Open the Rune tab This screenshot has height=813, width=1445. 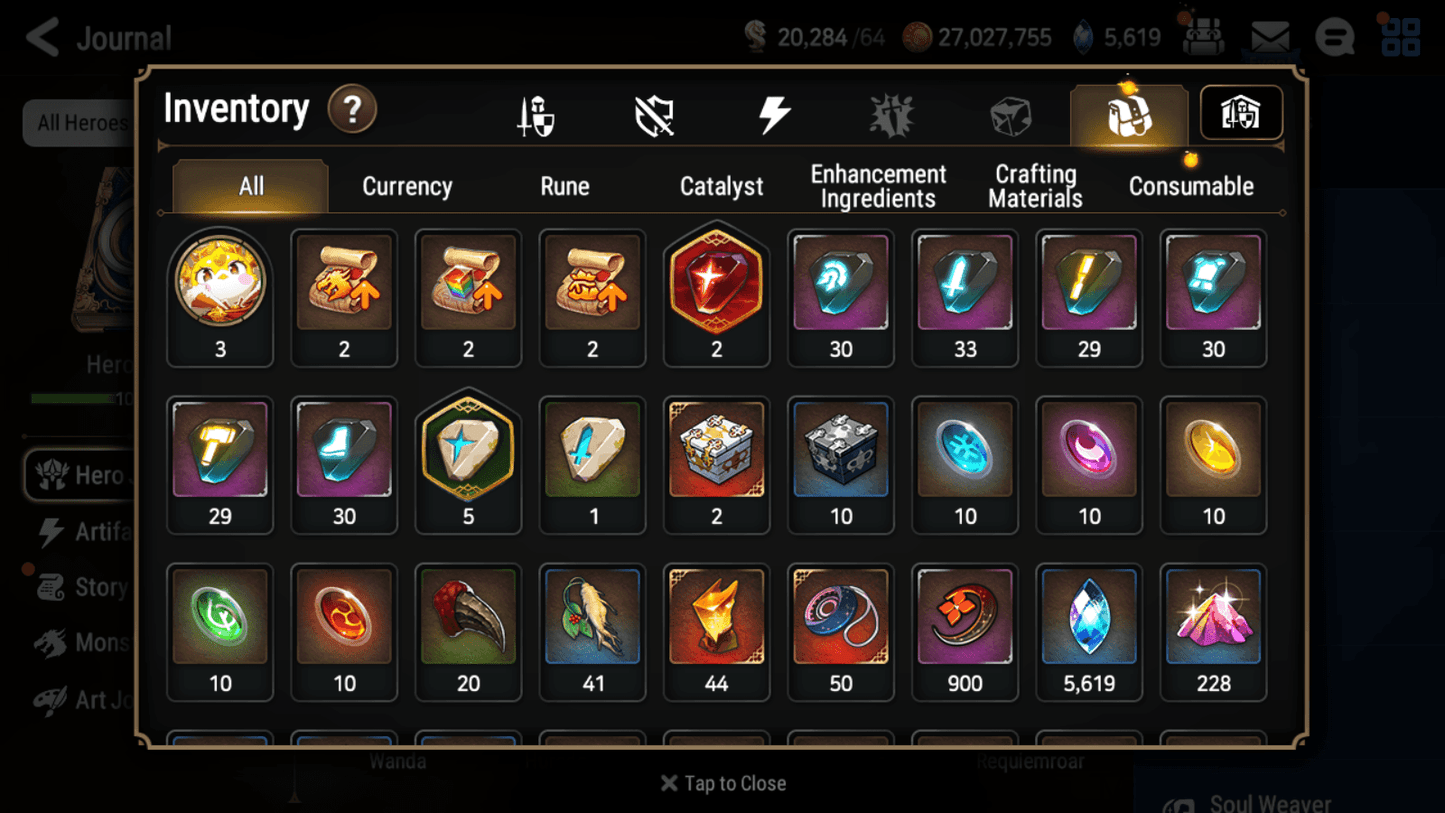tap(564, 186)
